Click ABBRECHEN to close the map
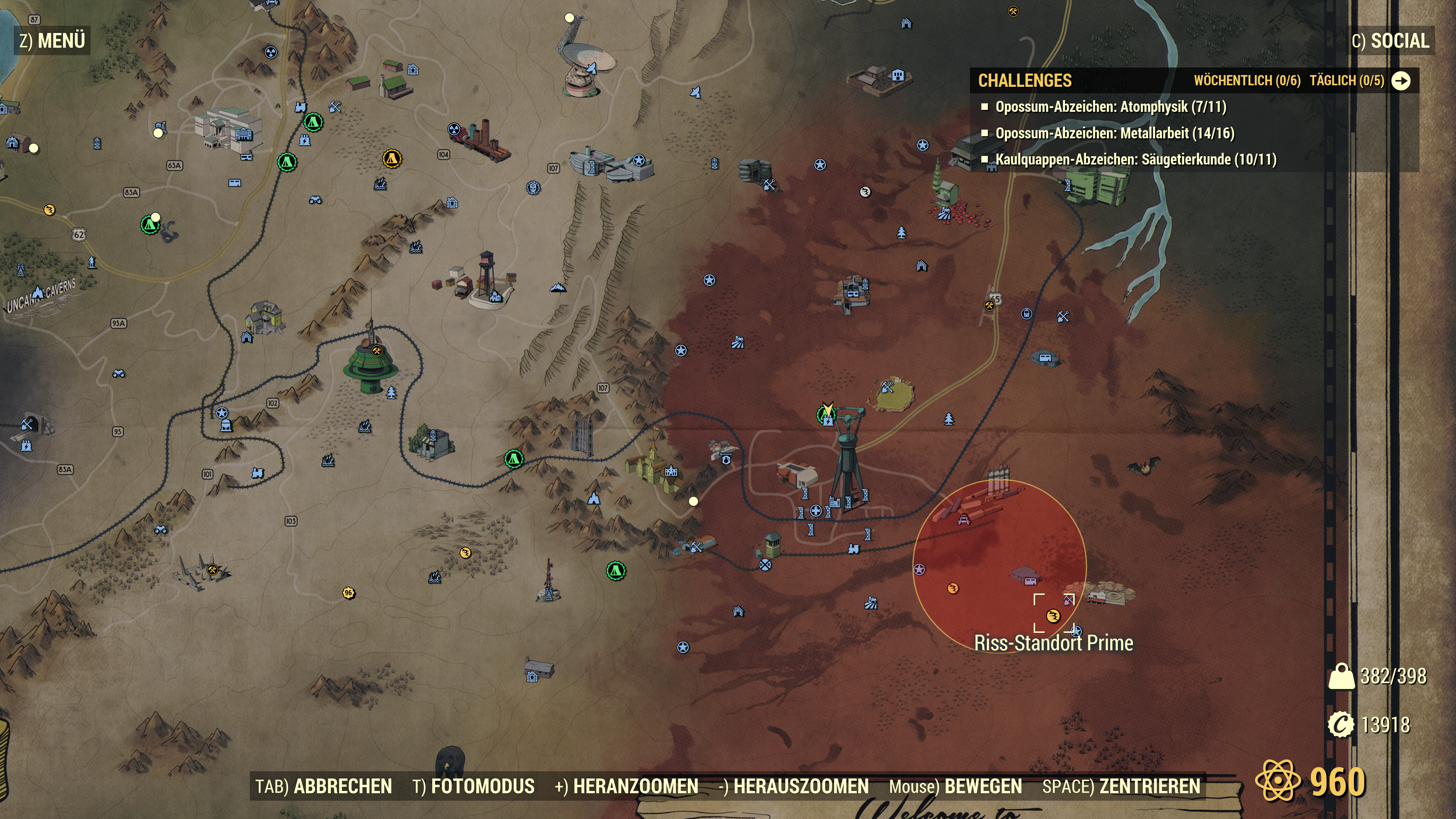The height and width of the screenshot is (819, 1456). (x=324, y=786)
